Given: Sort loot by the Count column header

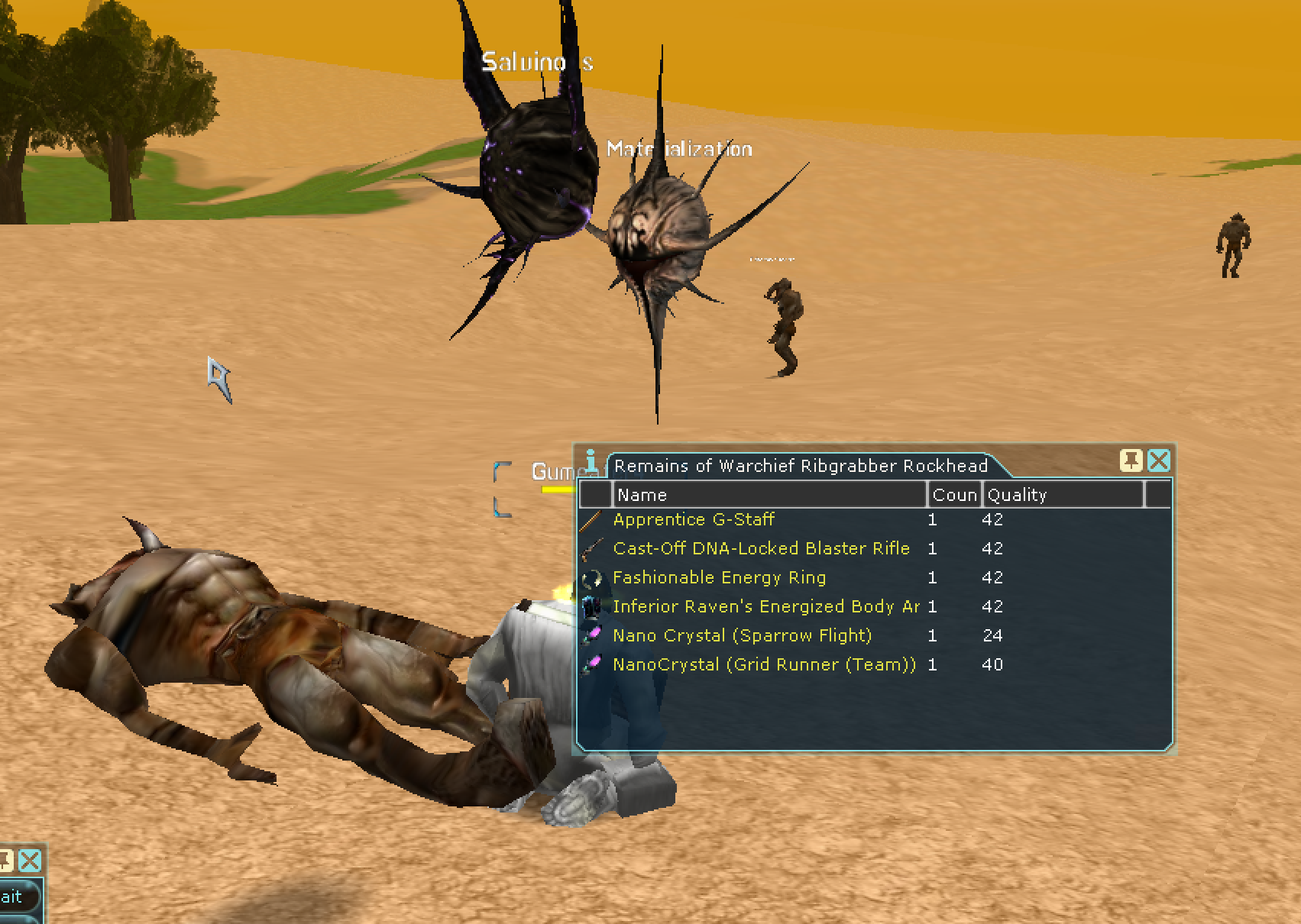Looking at the screenshot, I should (954, 495).
